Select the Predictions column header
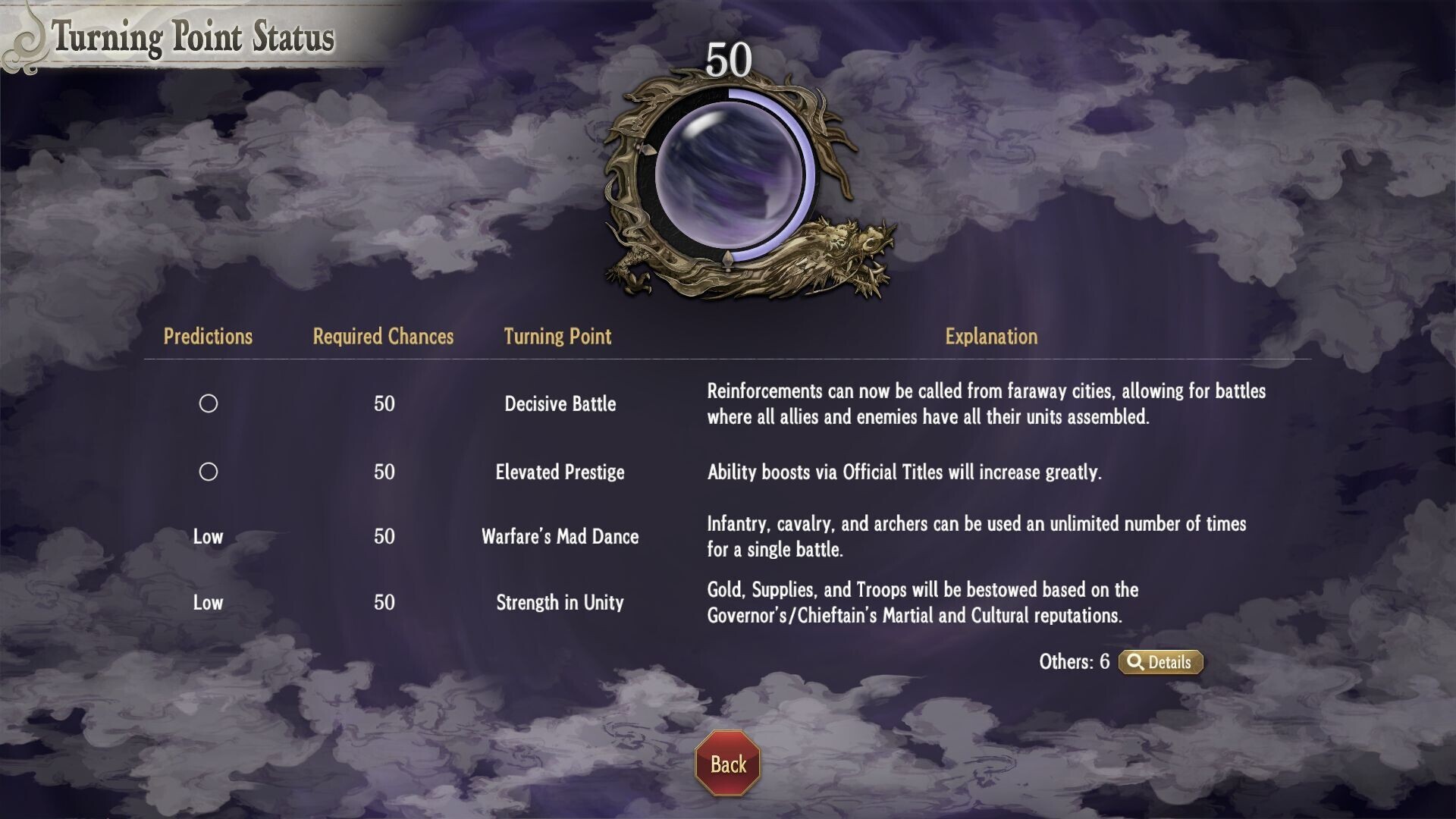 pyautogui.click(x=209, y=337)
